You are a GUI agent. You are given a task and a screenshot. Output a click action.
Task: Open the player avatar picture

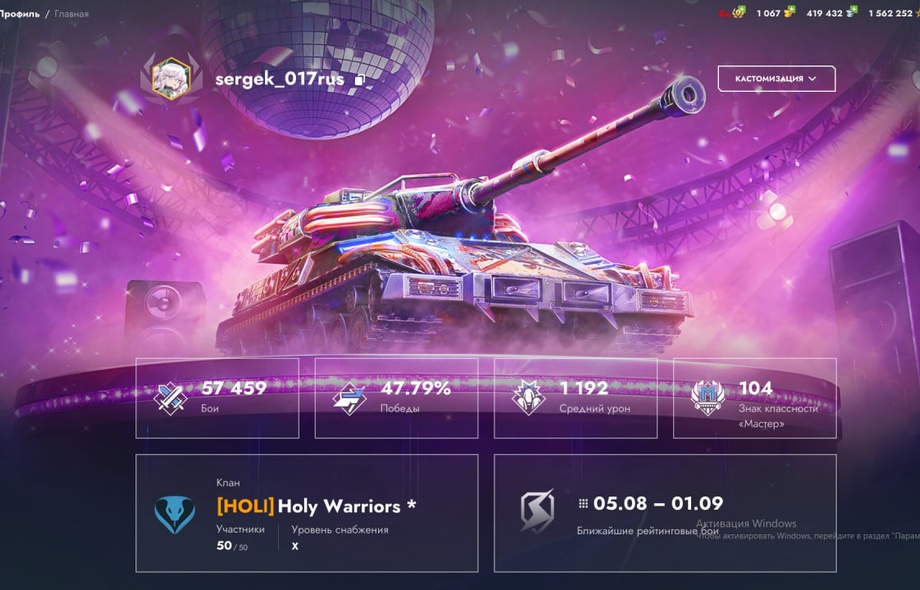(171, 78)
